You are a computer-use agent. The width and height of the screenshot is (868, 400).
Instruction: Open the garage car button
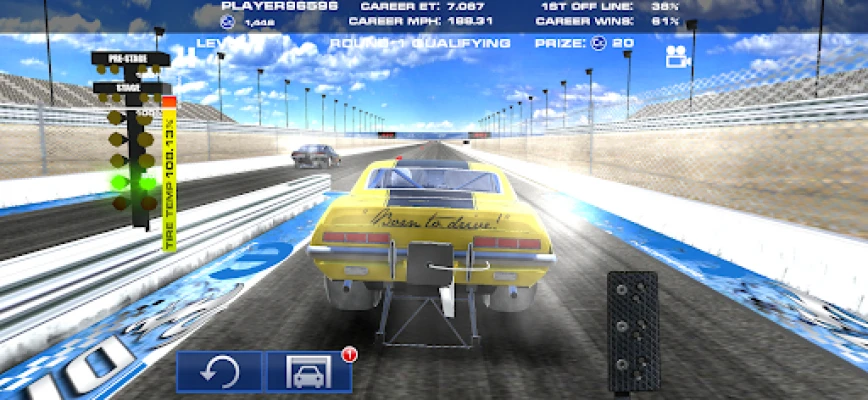click(x=308, y=372)
